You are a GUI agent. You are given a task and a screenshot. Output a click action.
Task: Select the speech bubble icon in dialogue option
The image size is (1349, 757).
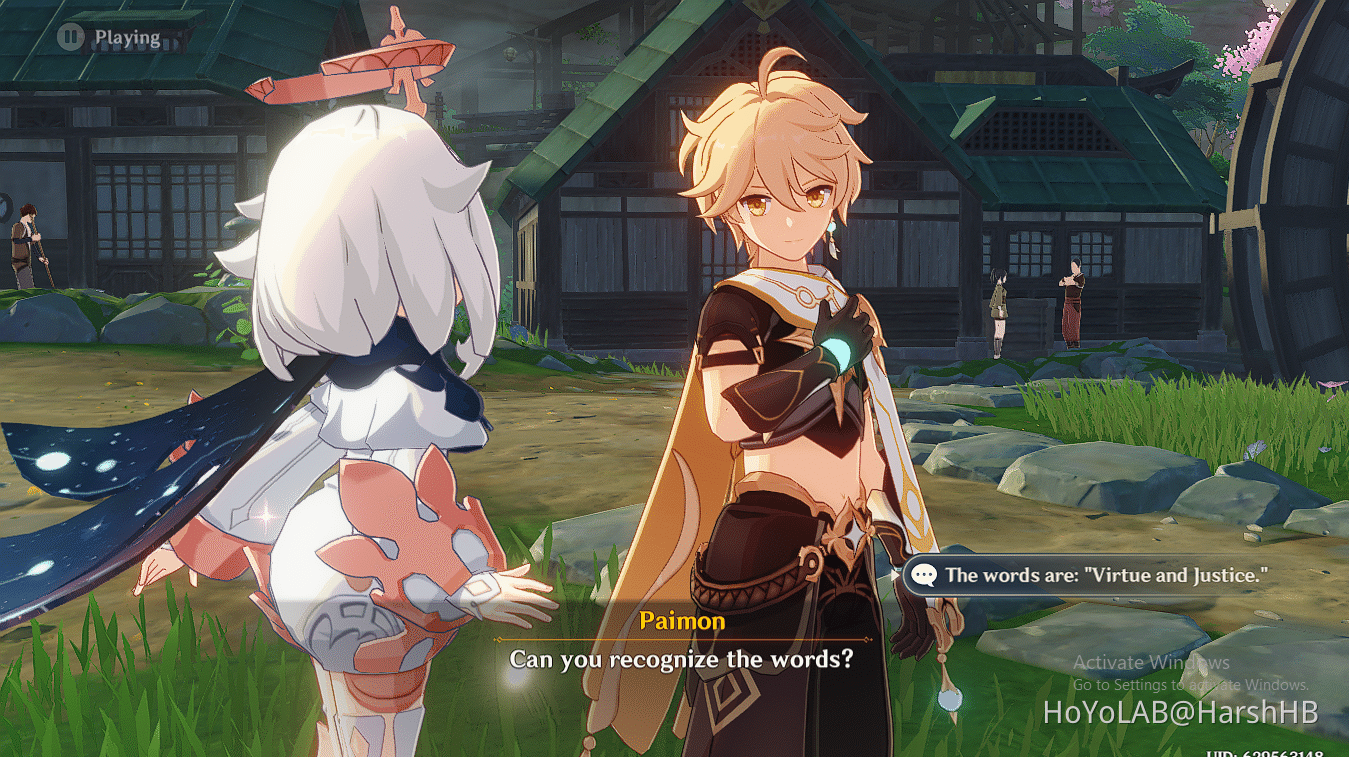point(925,575)
